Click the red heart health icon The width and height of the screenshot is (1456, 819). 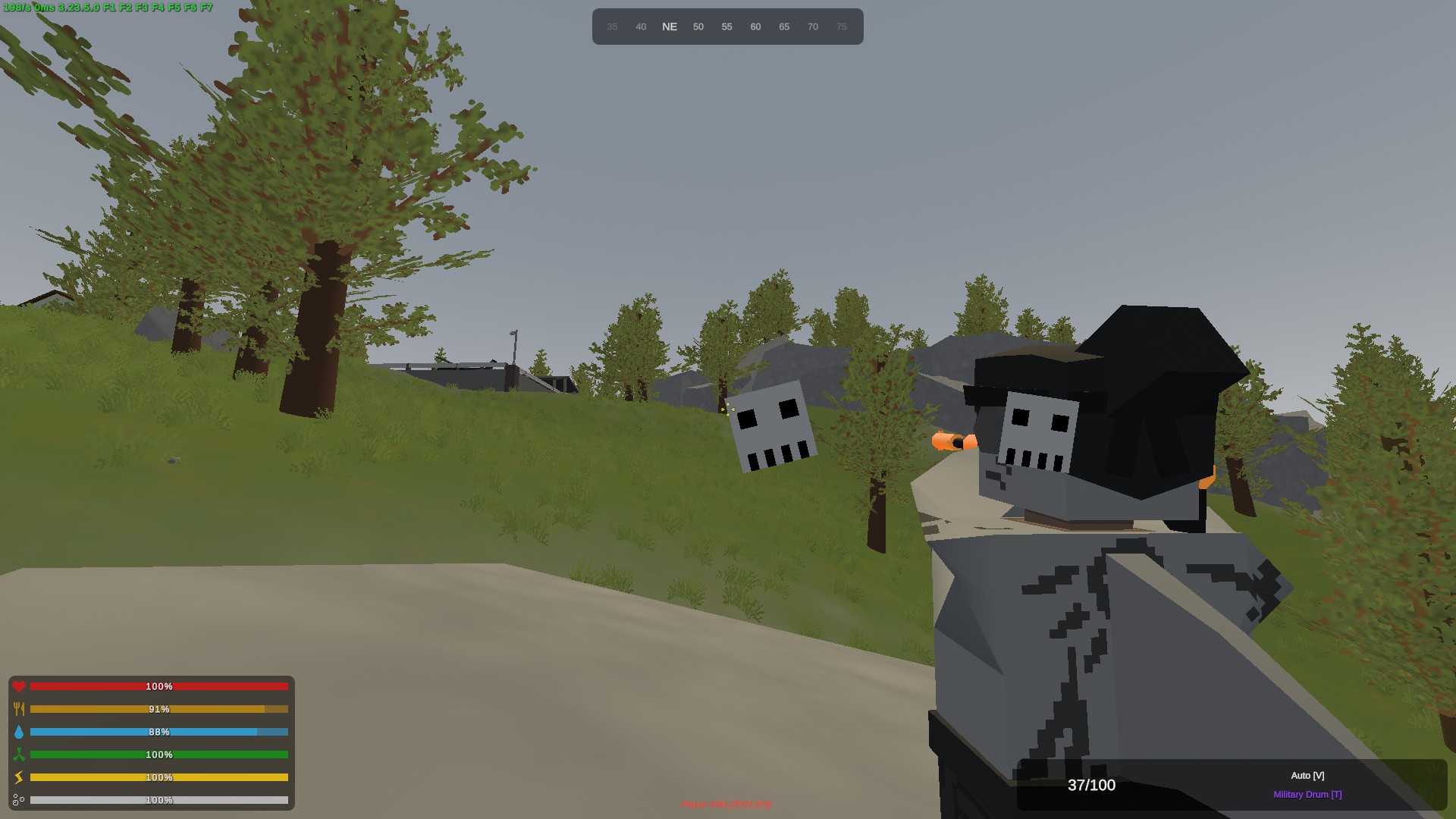point(19,686)
